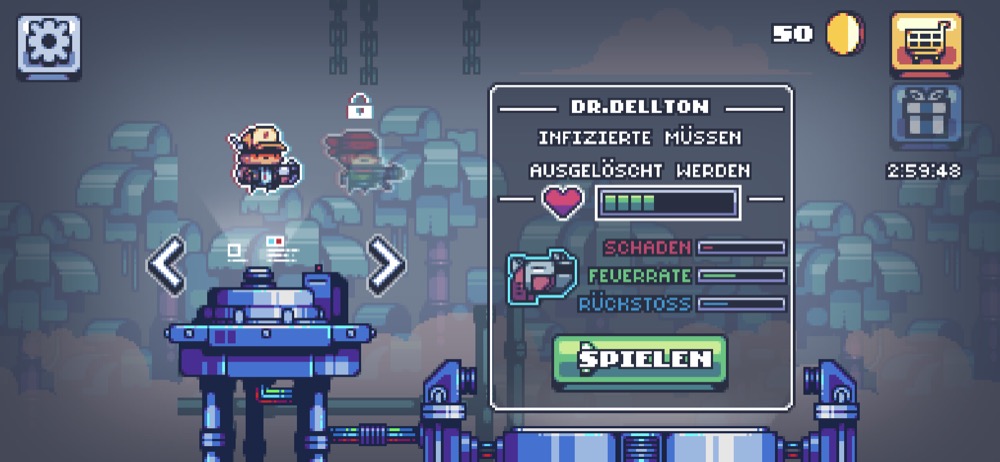Select the Dr. Dellton character sprite
Image resolution: width=1000 pixels, height=462 pixels.
[263, 157]
